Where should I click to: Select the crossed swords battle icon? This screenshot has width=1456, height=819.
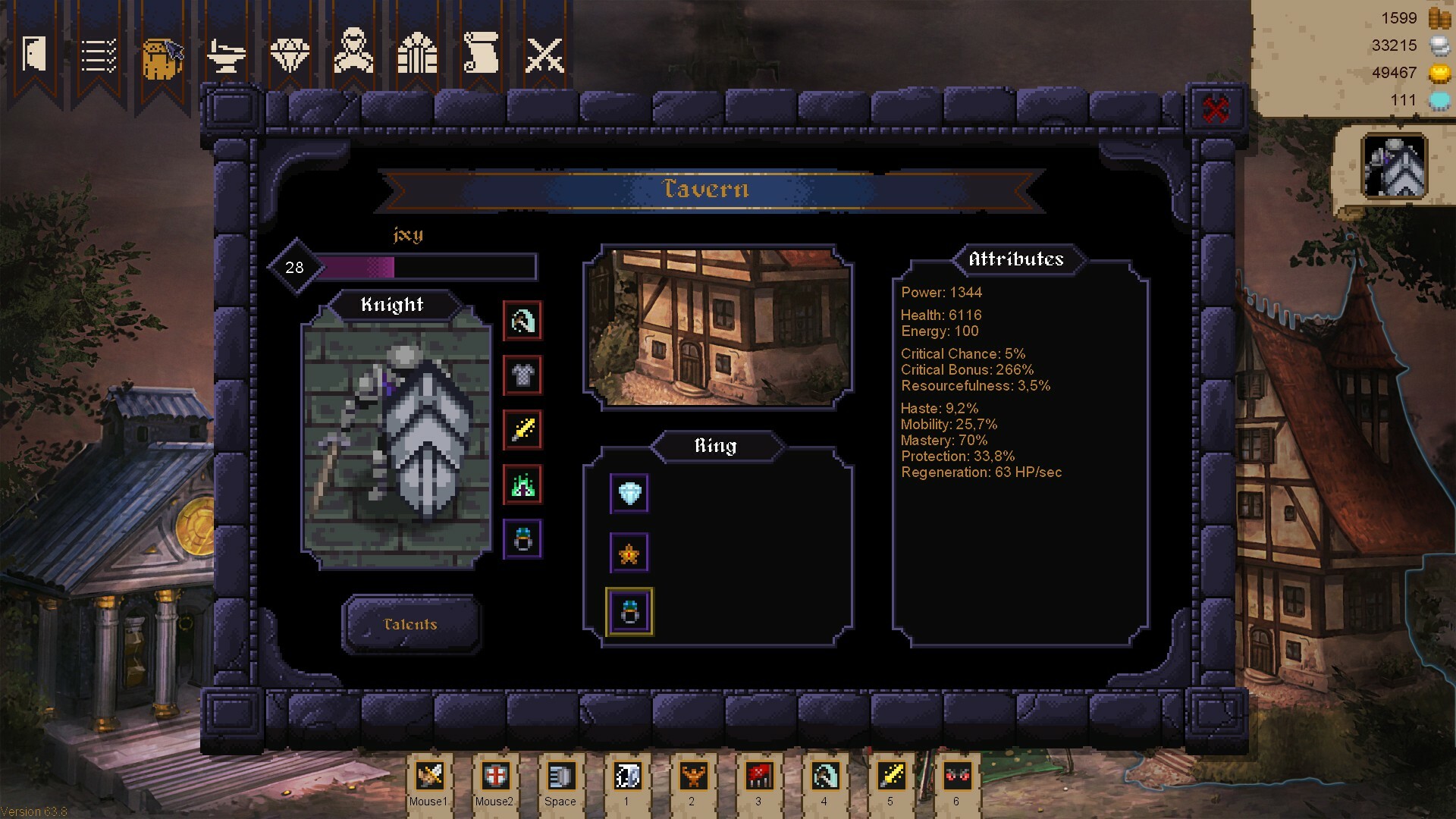click(x=543, y=55)
